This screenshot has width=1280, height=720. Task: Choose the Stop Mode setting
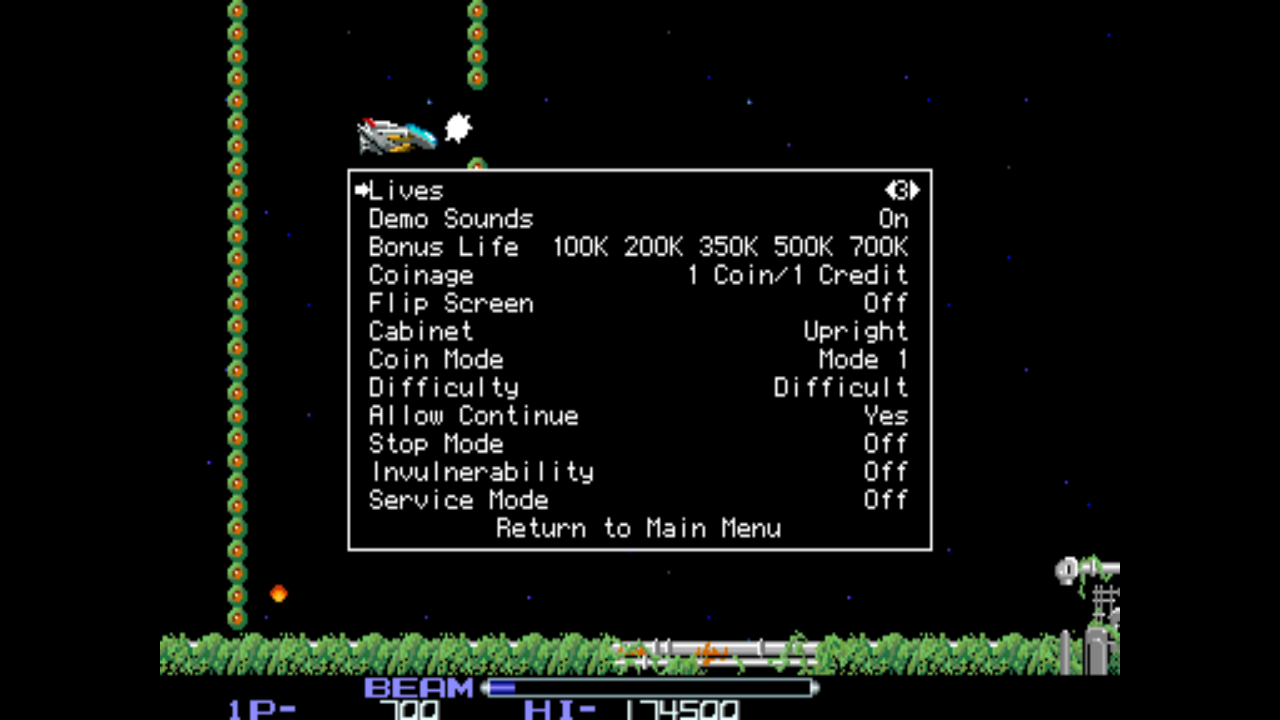click(436, 443)
